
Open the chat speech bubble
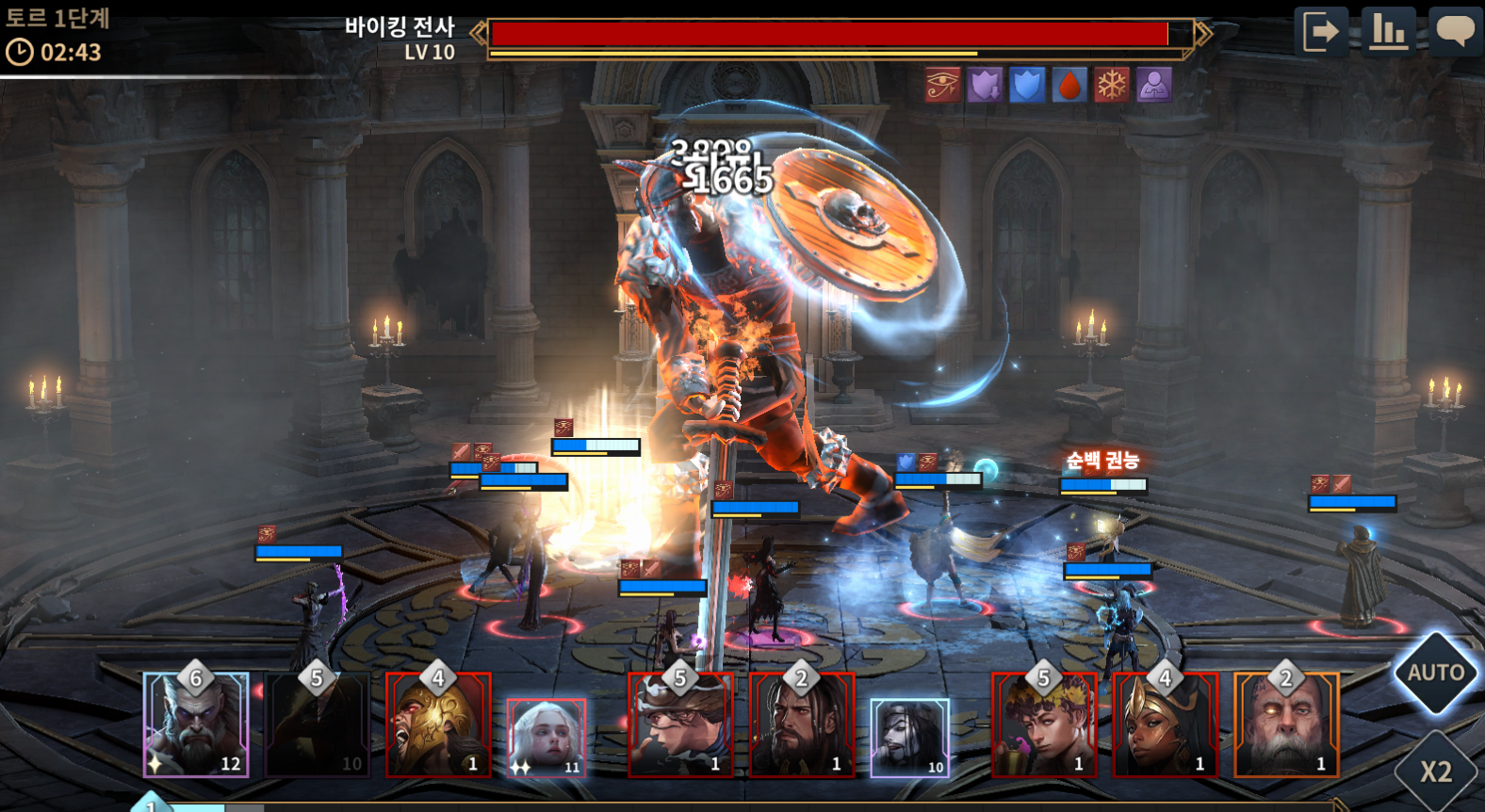pyautogui.click(x=1455, y=32)
